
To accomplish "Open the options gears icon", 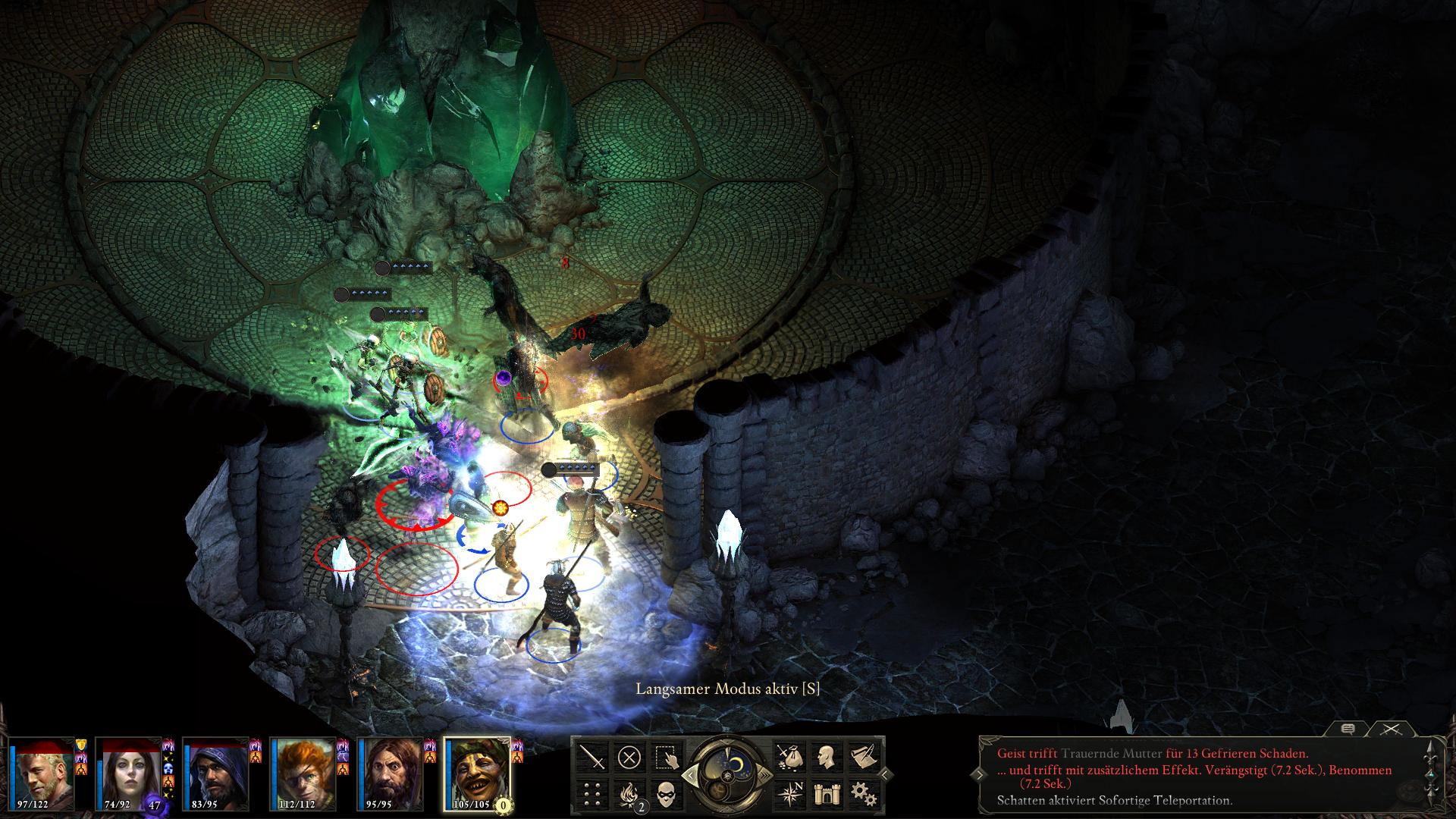I will pyautogui.click(x=861, y=793).
